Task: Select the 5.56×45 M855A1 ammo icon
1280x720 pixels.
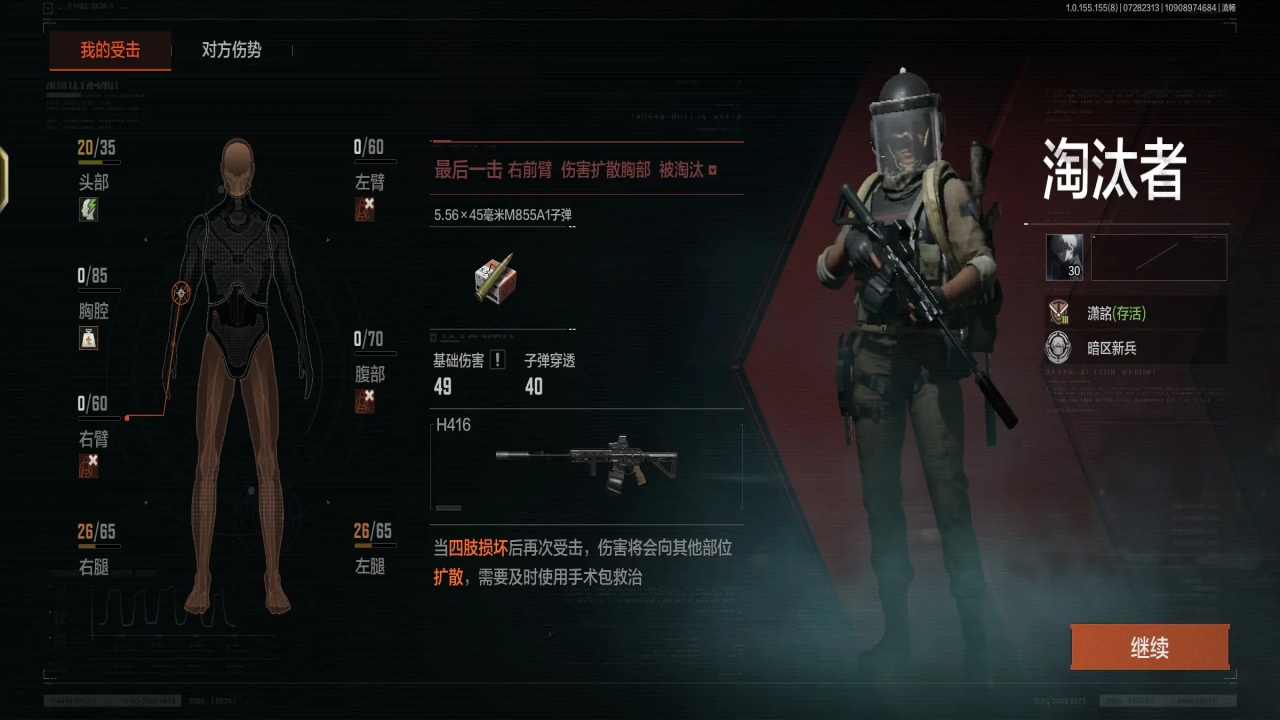Action: [x=494, y=278]
